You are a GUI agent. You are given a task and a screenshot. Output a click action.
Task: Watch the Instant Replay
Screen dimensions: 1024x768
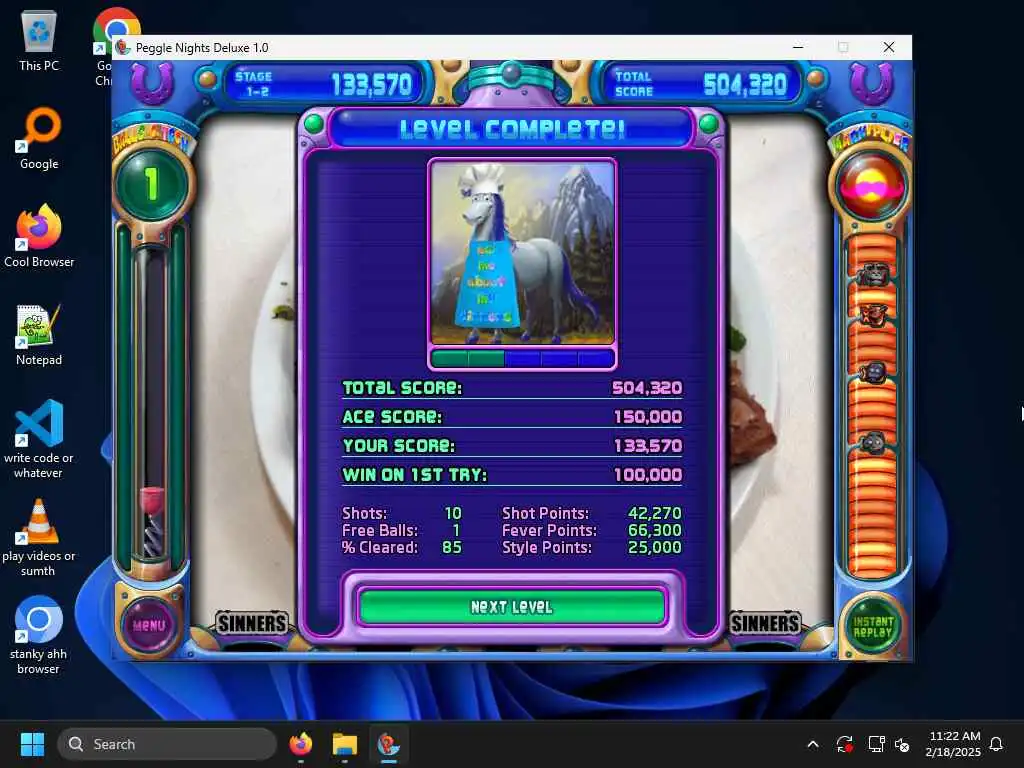[872, 627]
